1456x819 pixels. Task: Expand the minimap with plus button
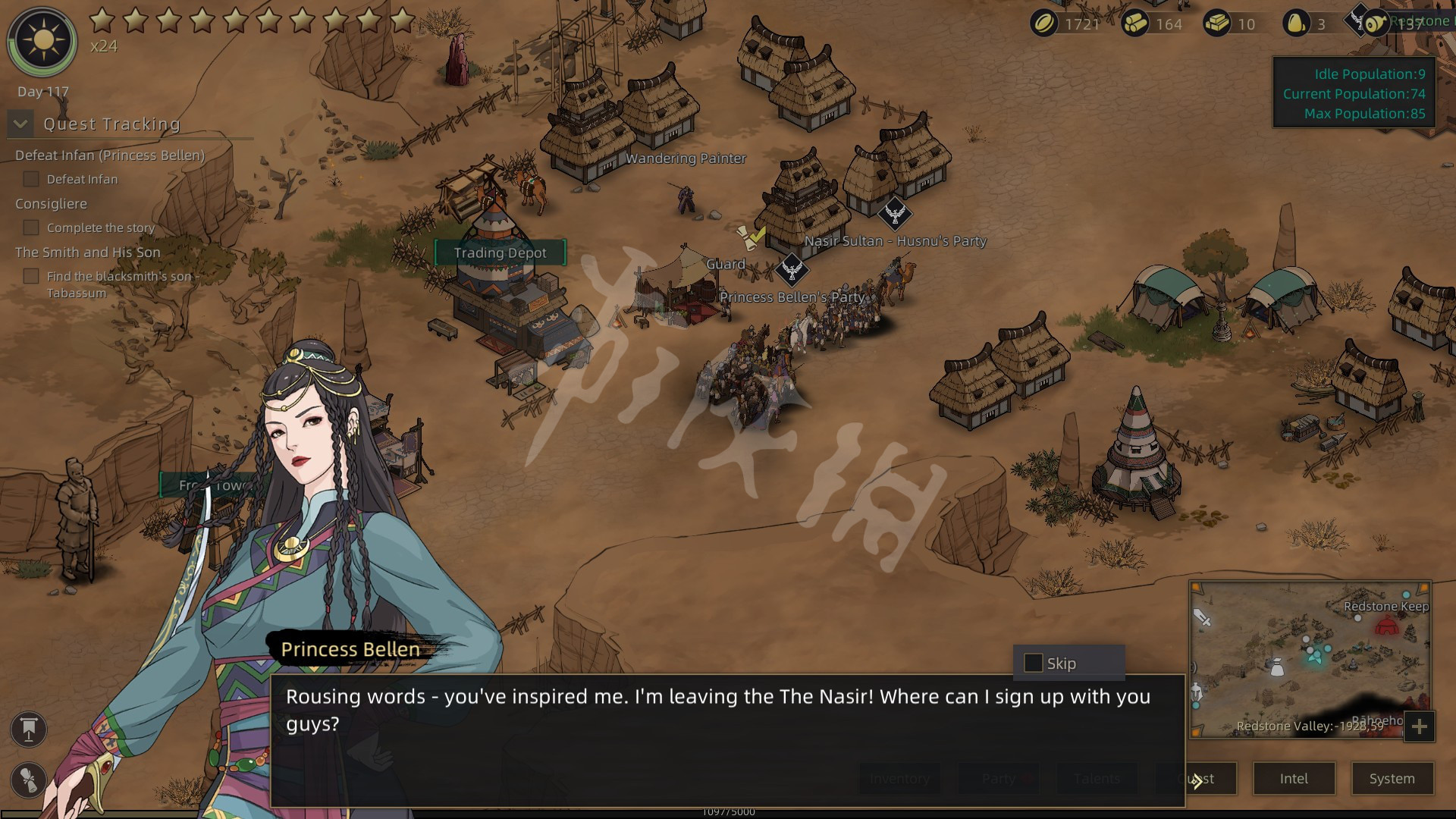point(1419,727)
